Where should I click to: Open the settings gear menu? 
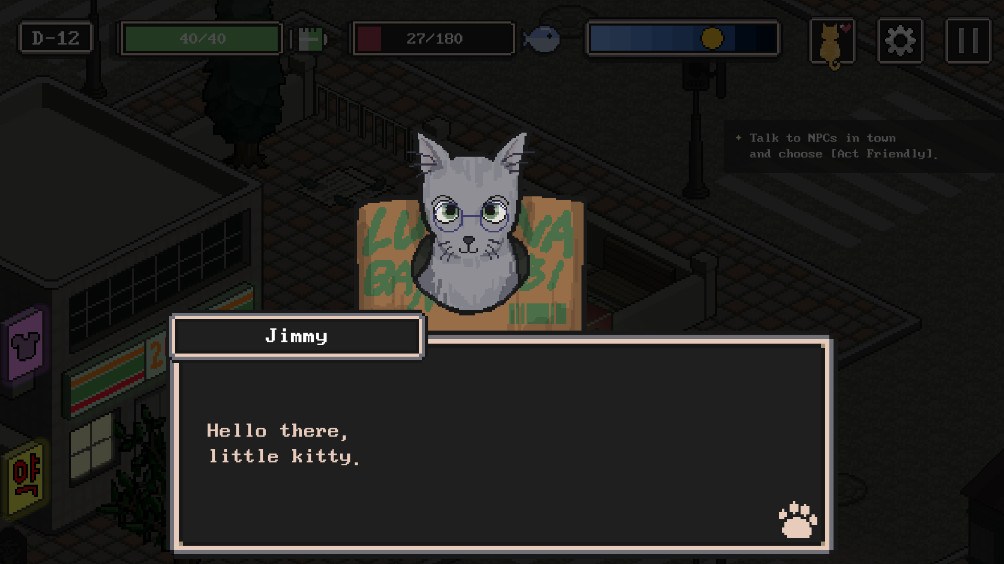click(x=900, y=41)
